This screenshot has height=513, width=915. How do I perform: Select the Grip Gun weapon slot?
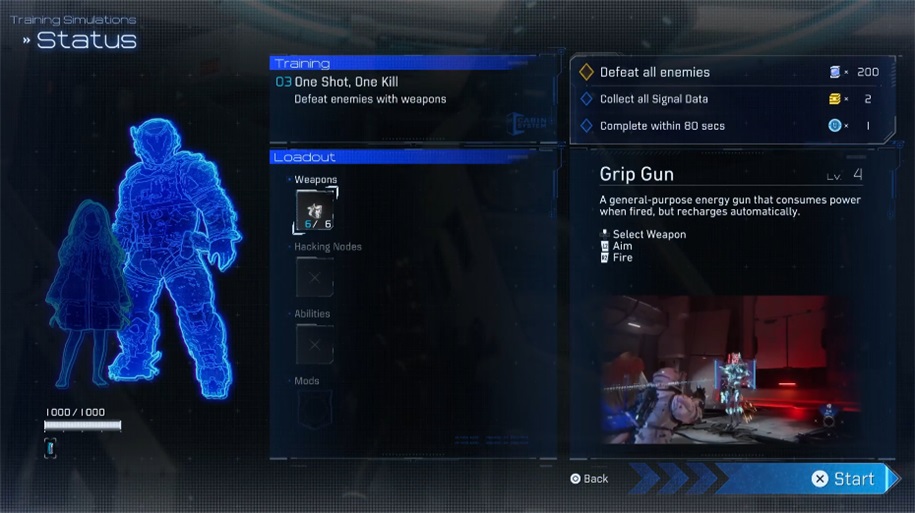coord(314,212)
